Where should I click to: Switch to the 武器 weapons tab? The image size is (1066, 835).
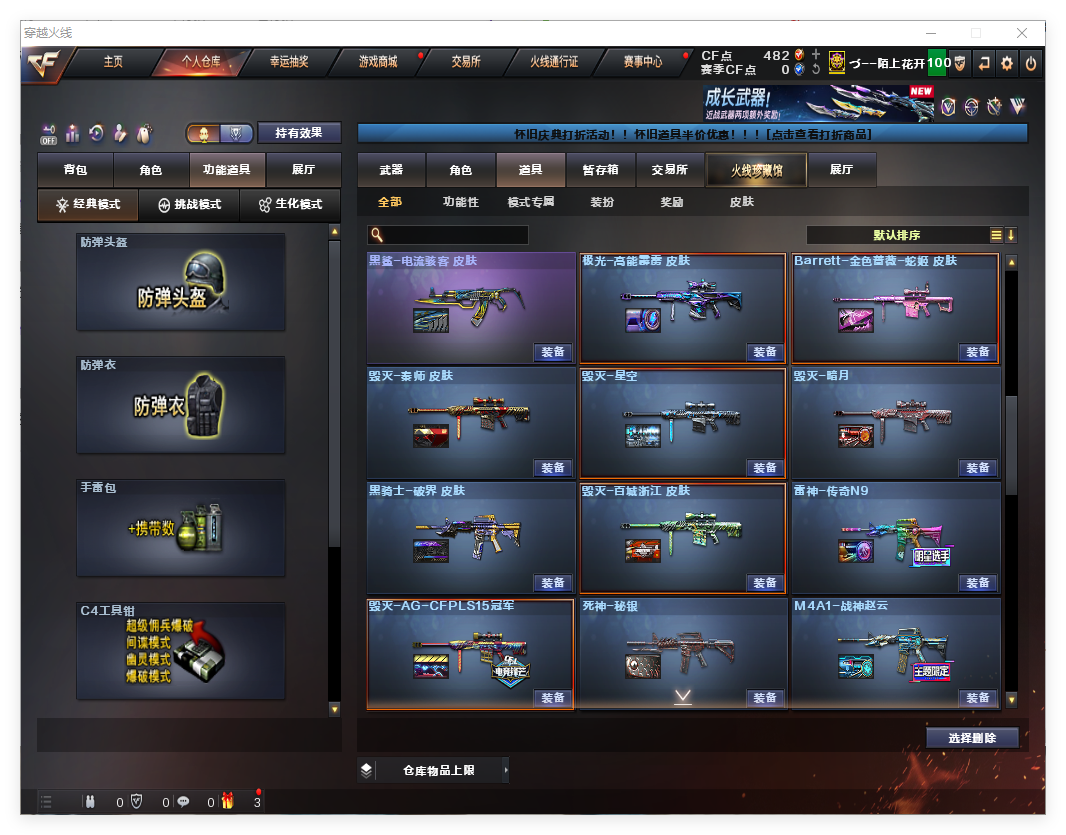(391, 170)
